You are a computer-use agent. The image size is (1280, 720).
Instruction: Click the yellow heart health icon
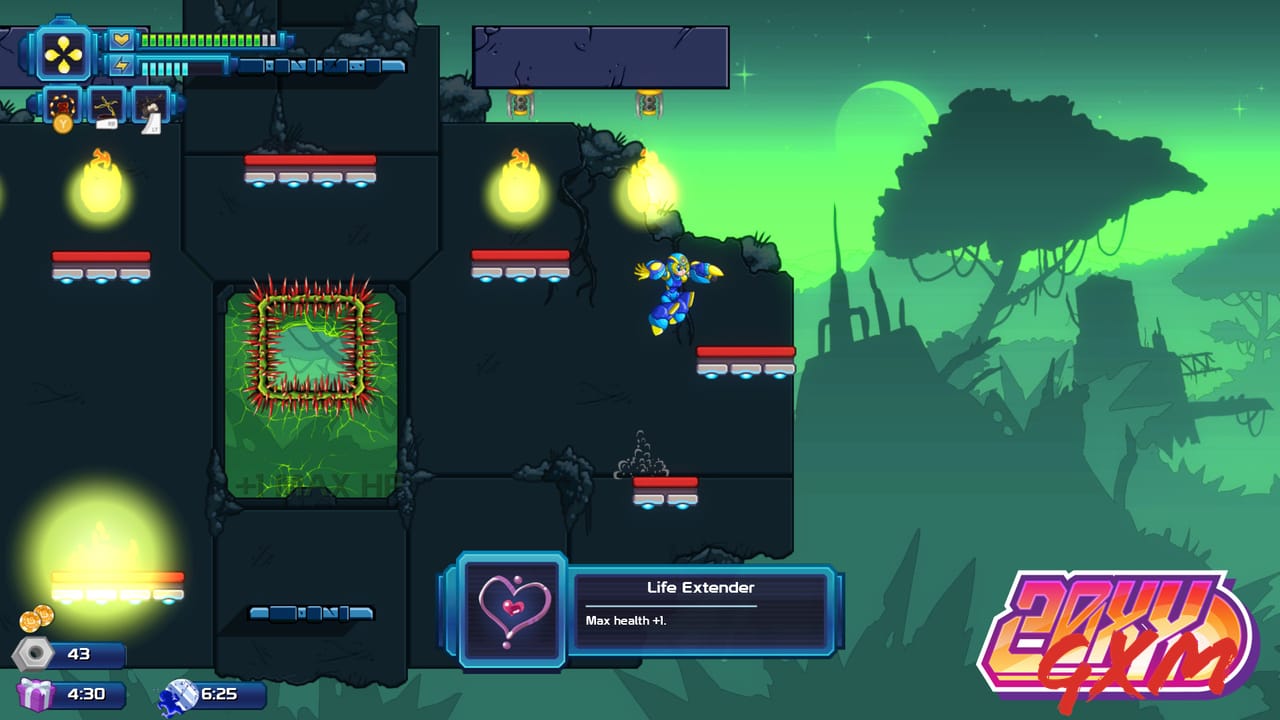[x=122, y=40]
